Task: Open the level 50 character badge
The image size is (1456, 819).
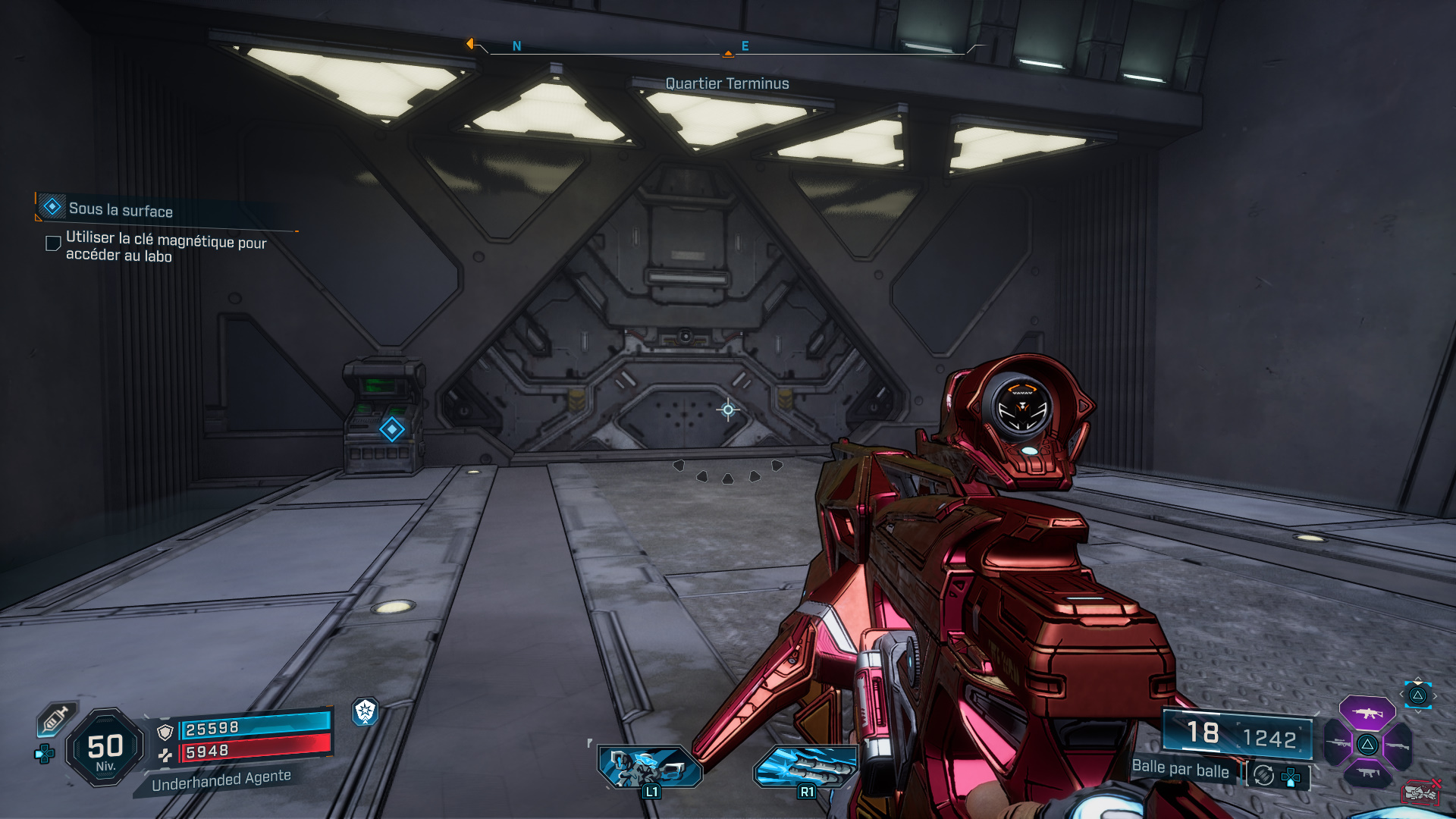Action: (x=105, y=748)
